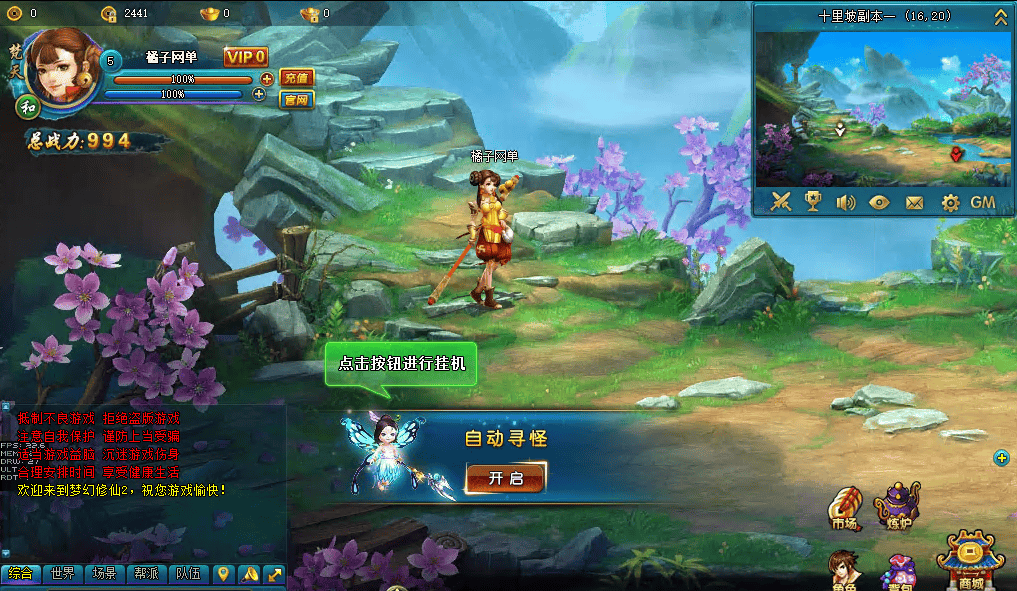Open the 市场 market icon
The image size is (1017, 591).
pos(845,508)
